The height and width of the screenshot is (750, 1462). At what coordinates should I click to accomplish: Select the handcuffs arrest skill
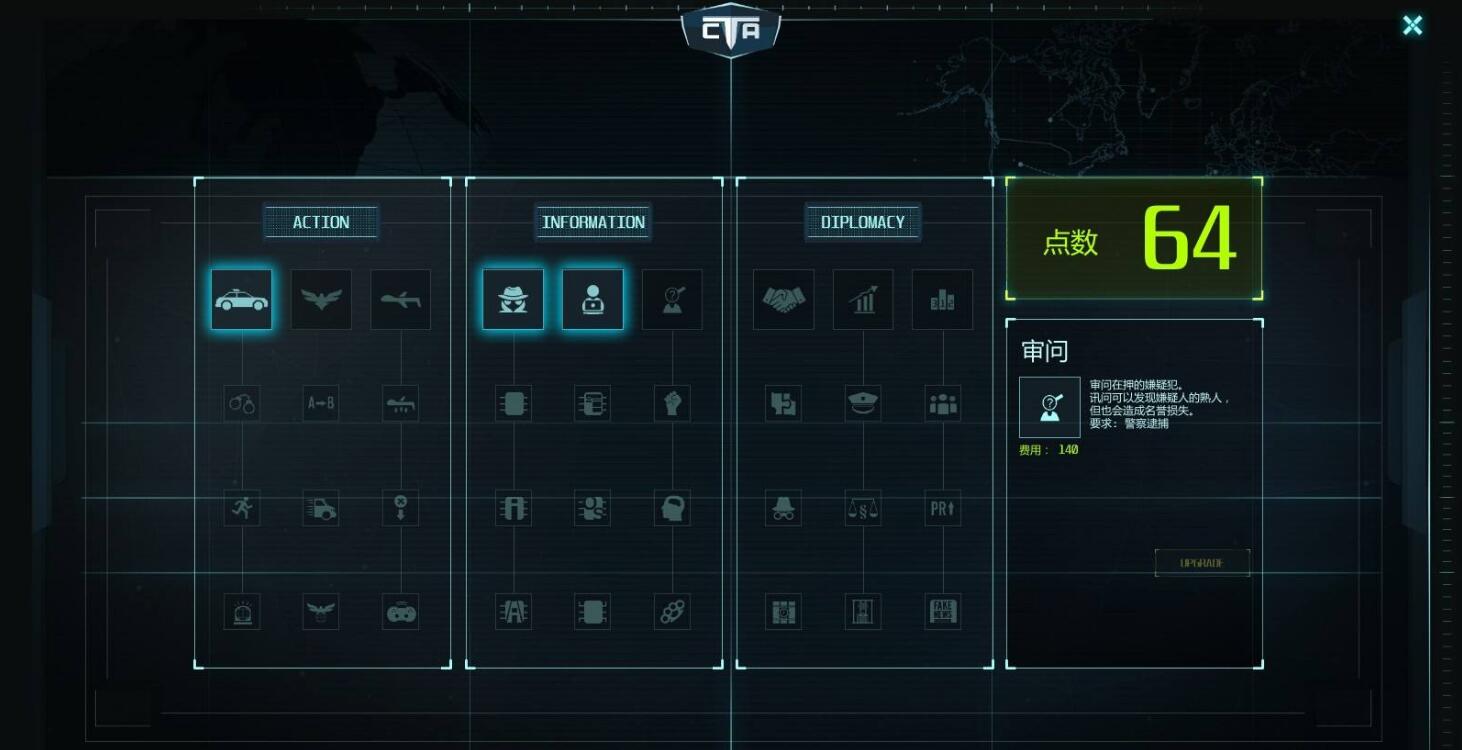241,403
